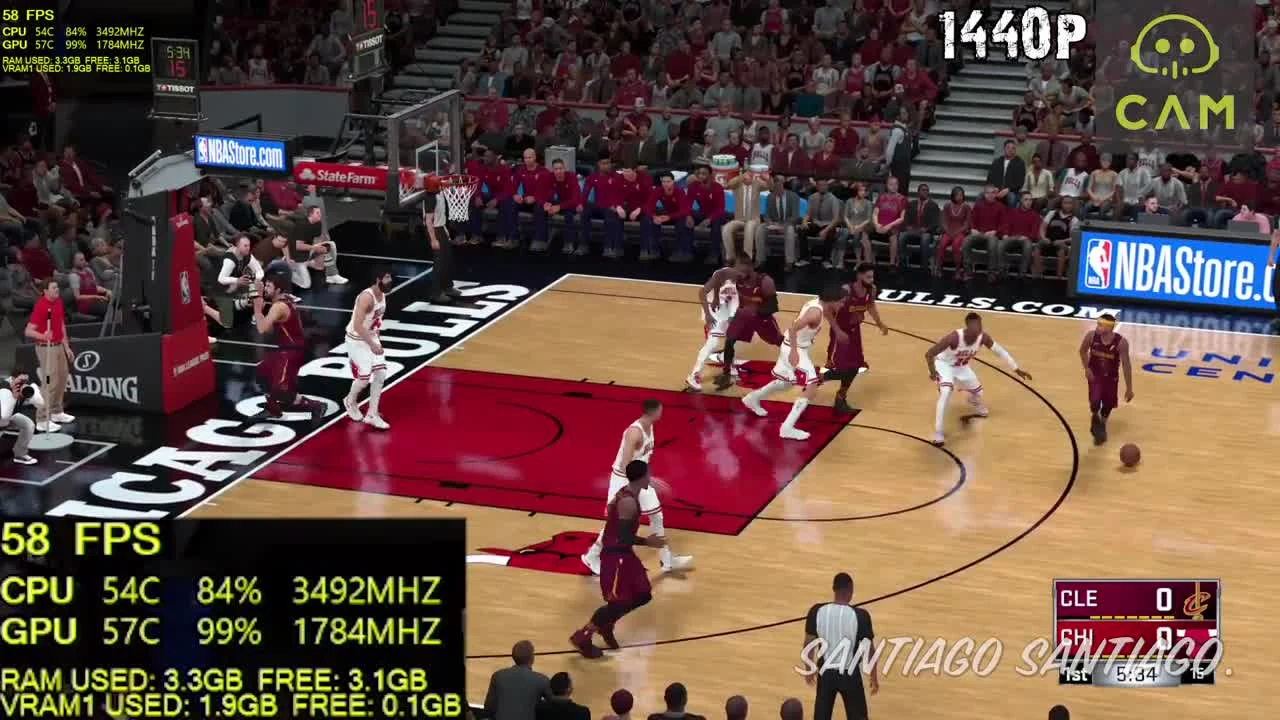This screenshot has height=720, width=1280.
Task: Click the NBAStore.com banner on the right sideline
Action: click(x=1180, y=265)
